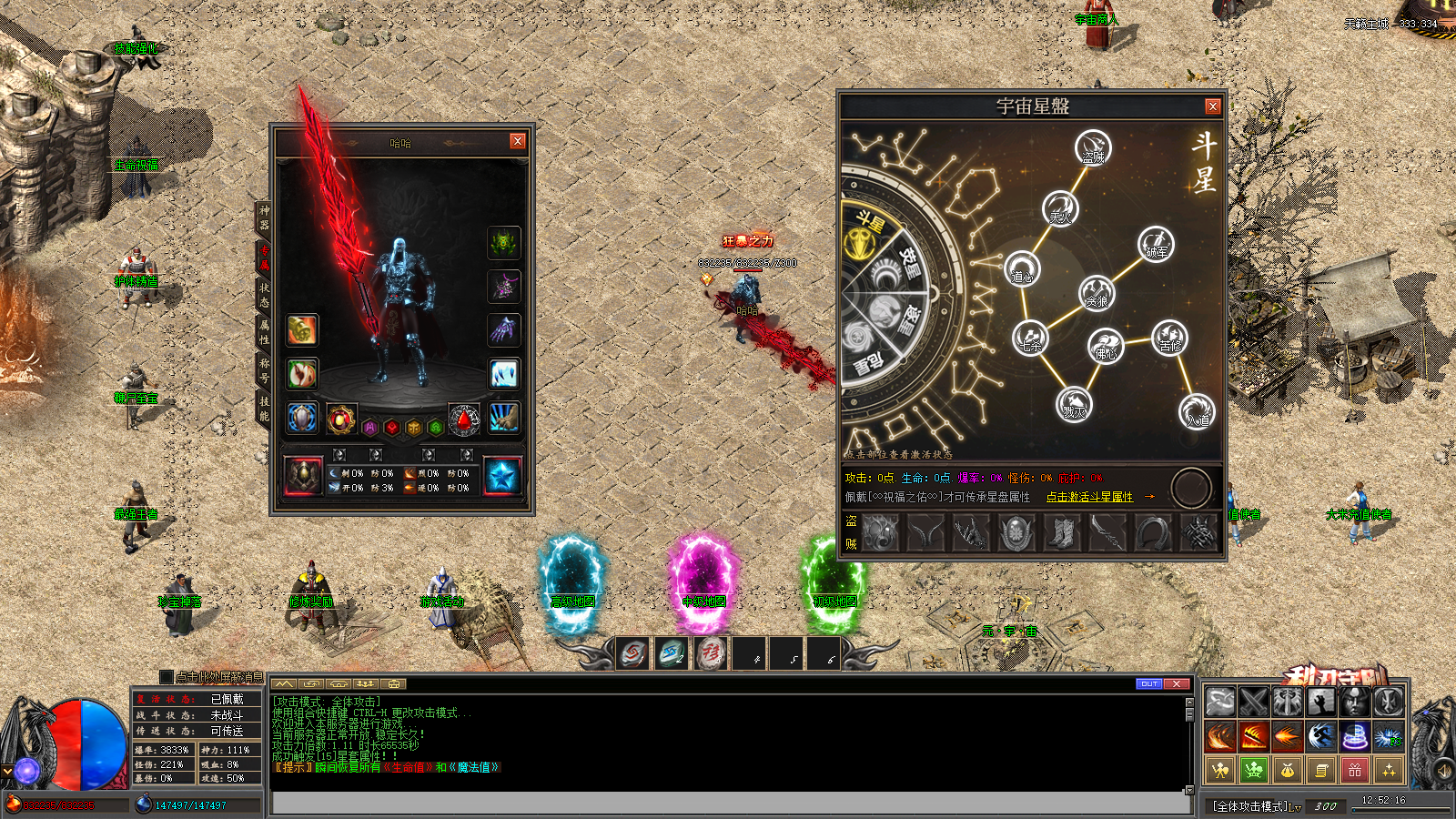The height and width of the screenshot is (819, 1456).
Task: Switch to the 技能 skills tab
Action: (264, 408)
